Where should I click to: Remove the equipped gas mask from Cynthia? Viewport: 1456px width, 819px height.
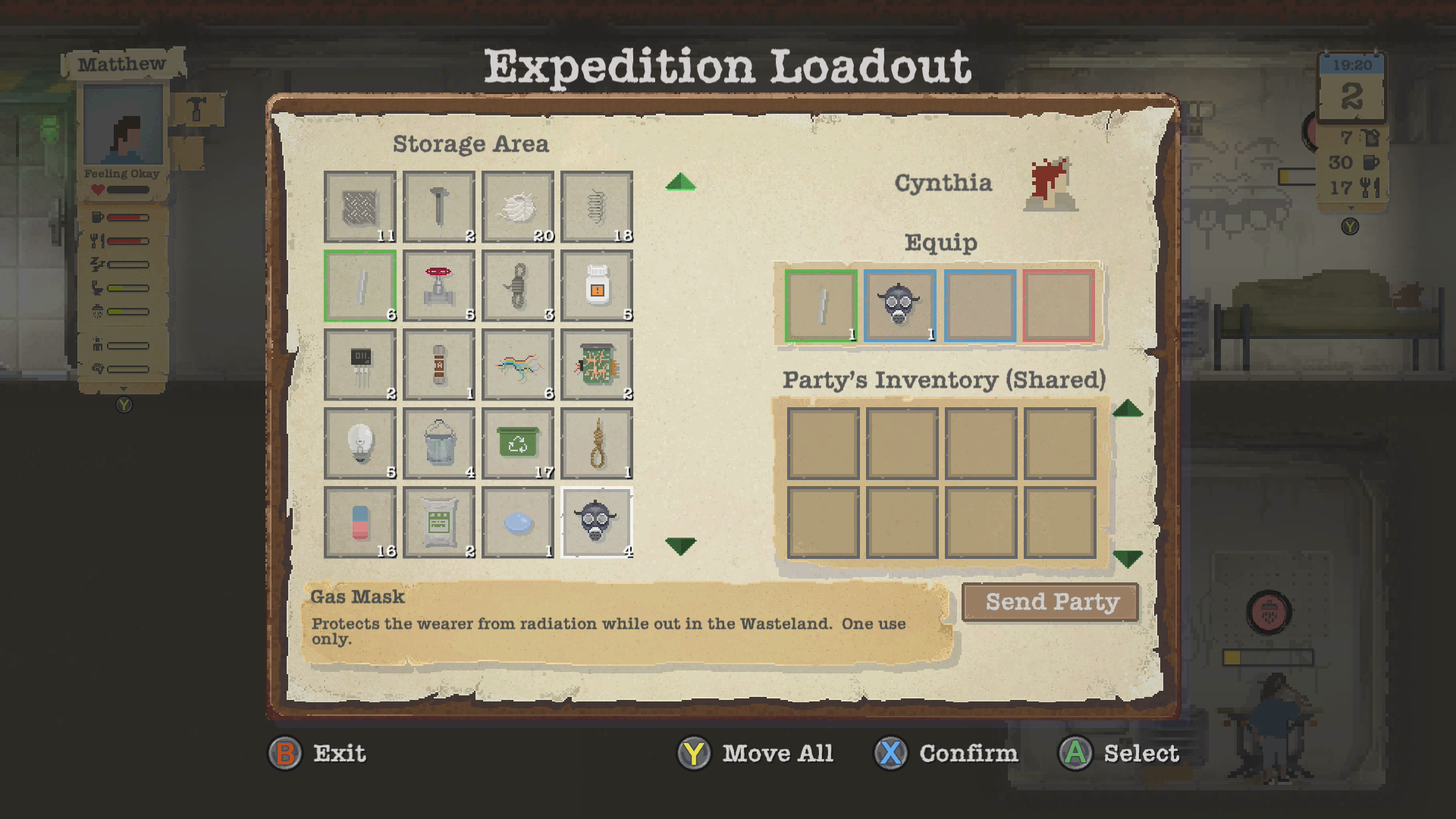click(900, 306)
